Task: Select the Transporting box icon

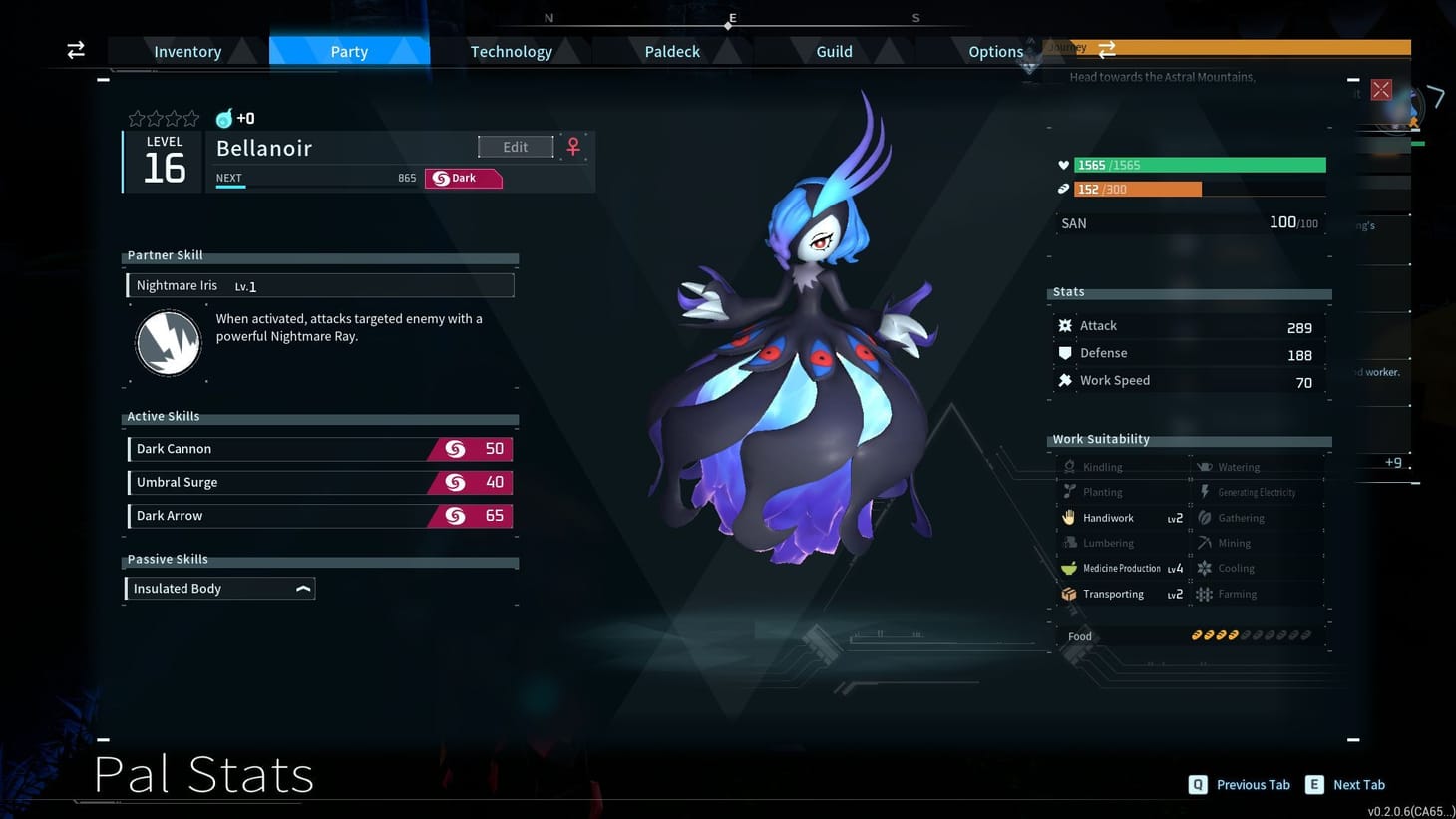Action: [x=1068, y=594]
